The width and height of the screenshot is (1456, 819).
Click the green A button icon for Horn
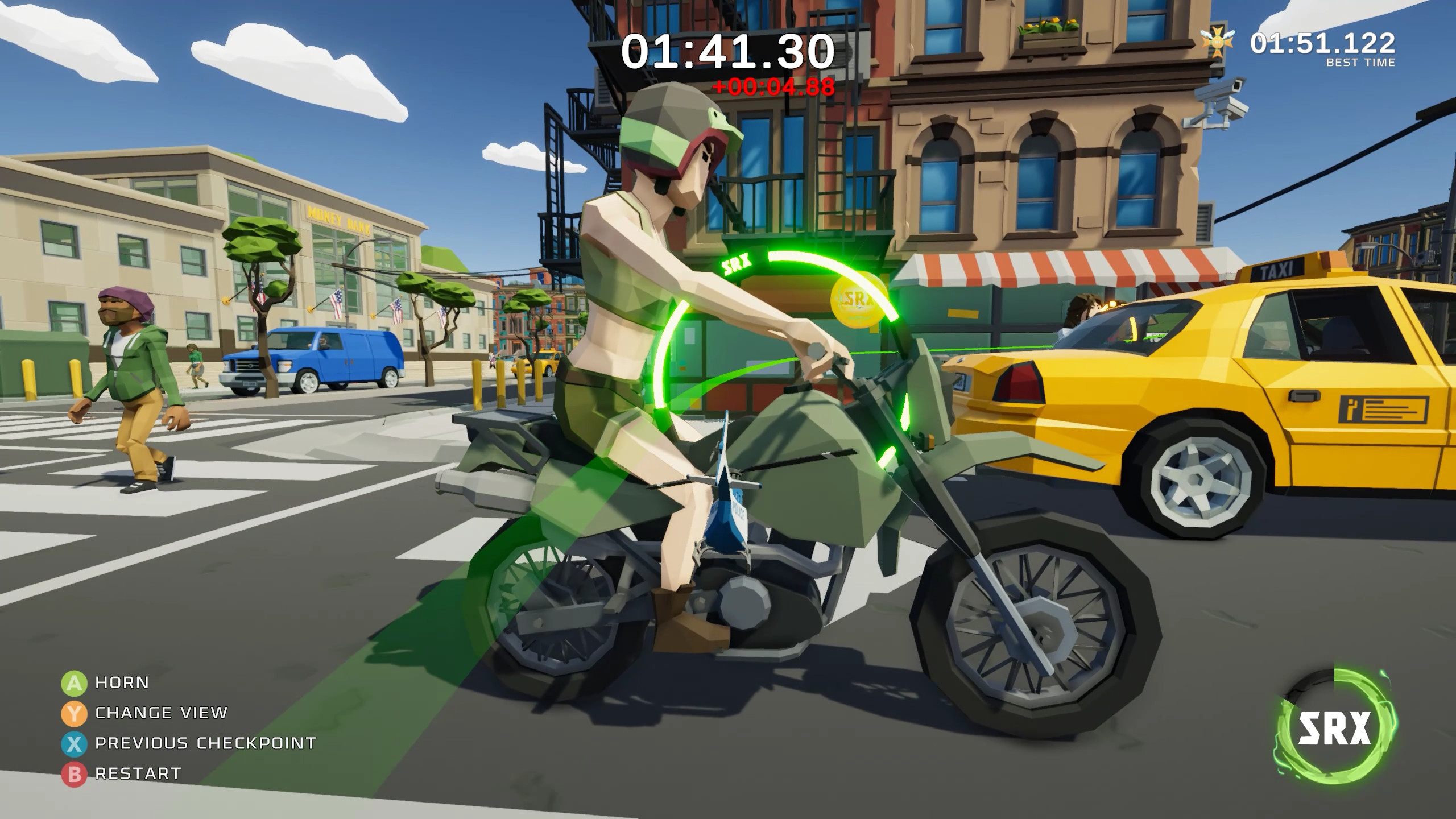coord(73,683)
